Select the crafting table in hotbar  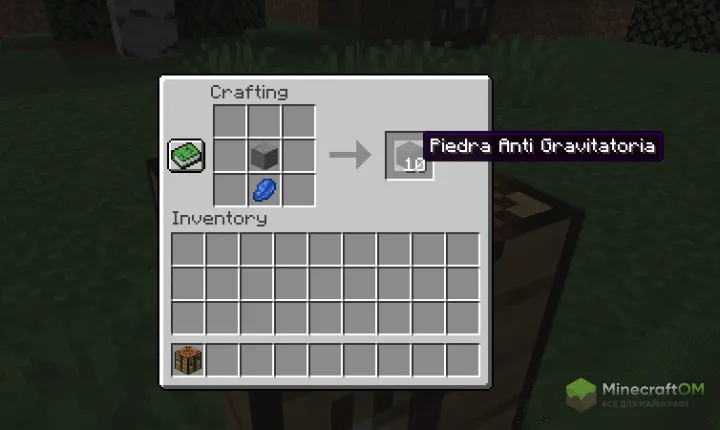click(189, 359)
